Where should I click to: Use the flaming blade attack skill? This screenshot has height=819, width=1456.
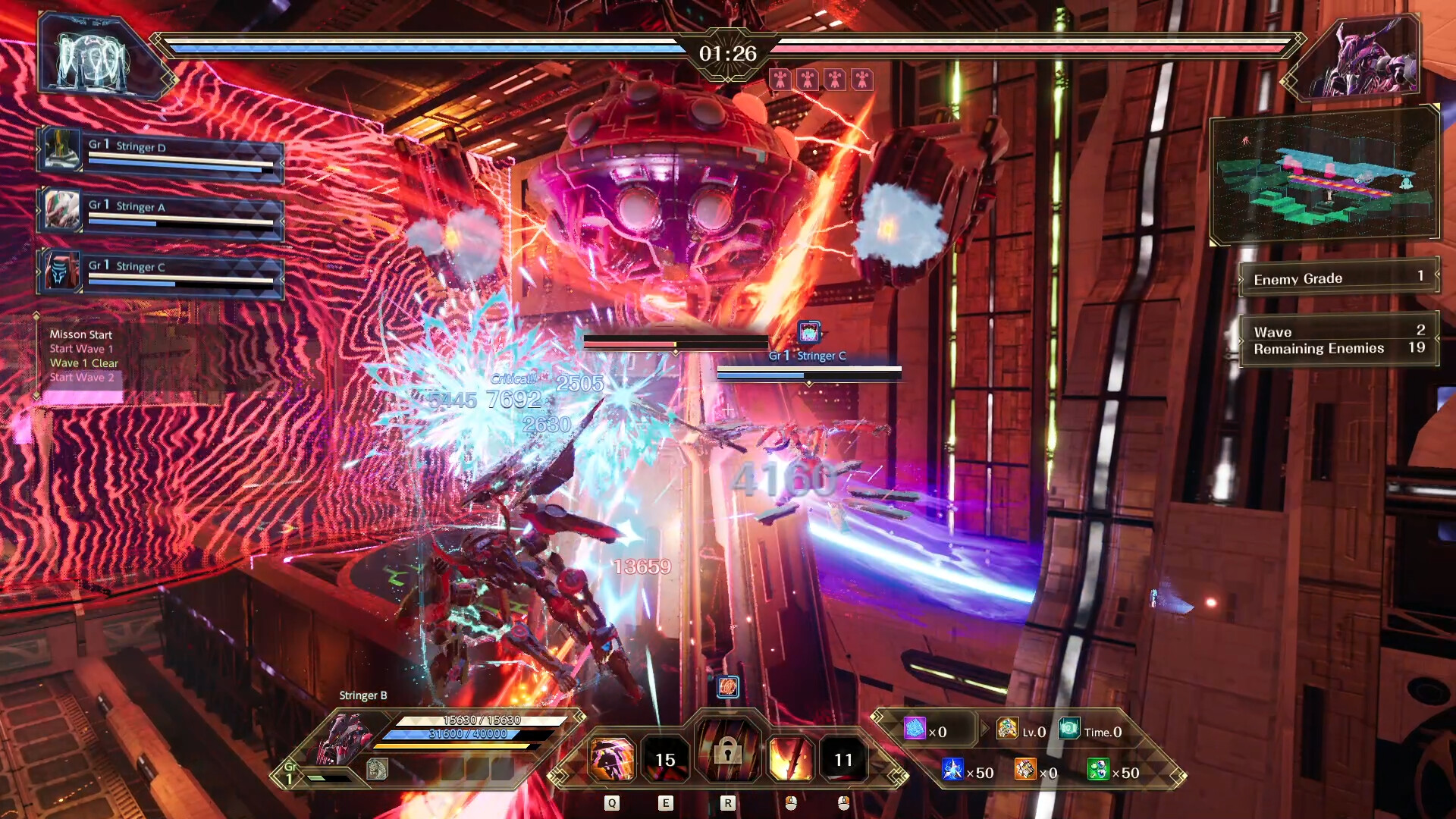[790, 759]
